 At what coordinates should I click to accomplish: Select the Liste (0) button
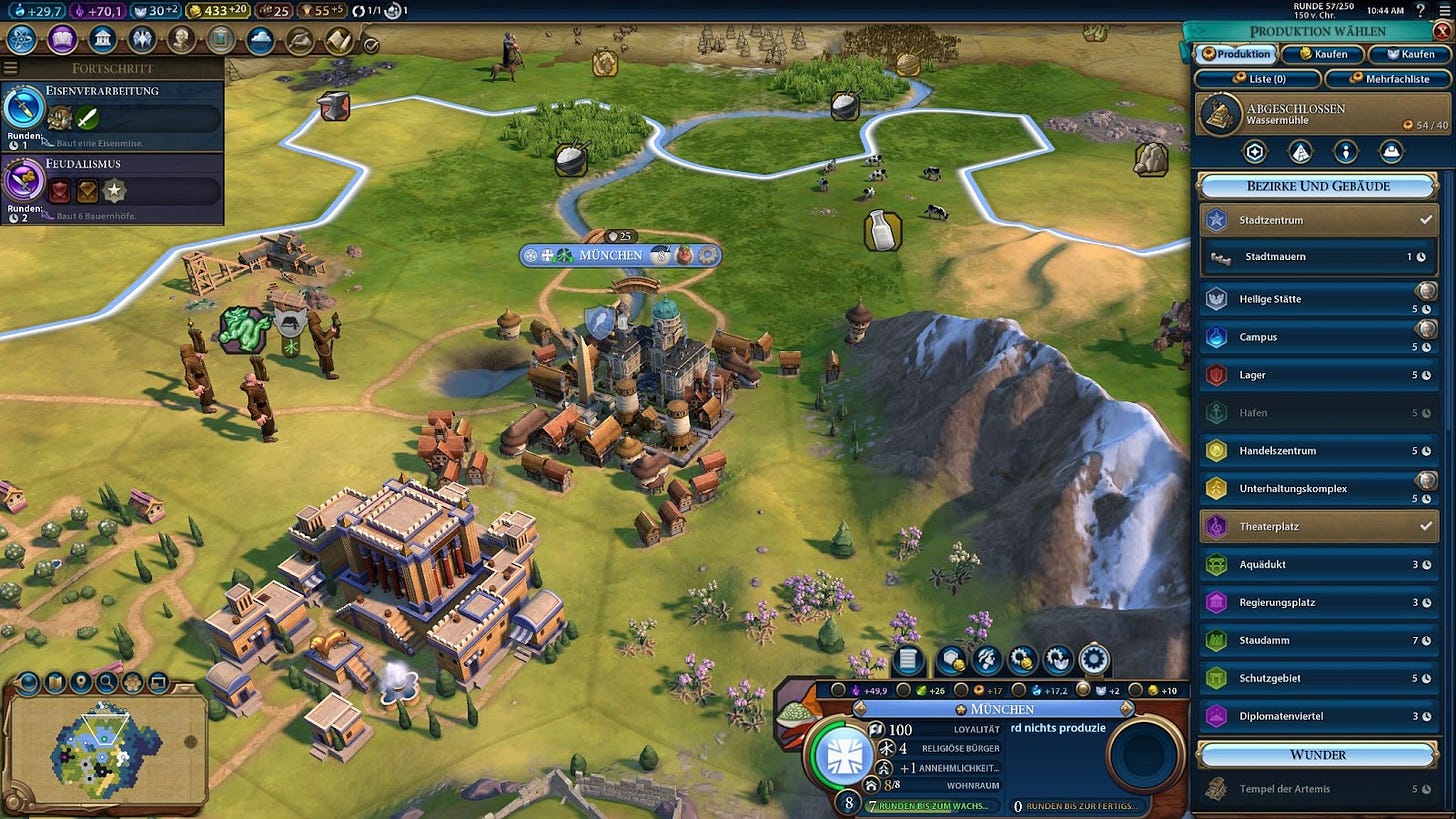[x=1257, y=79]
